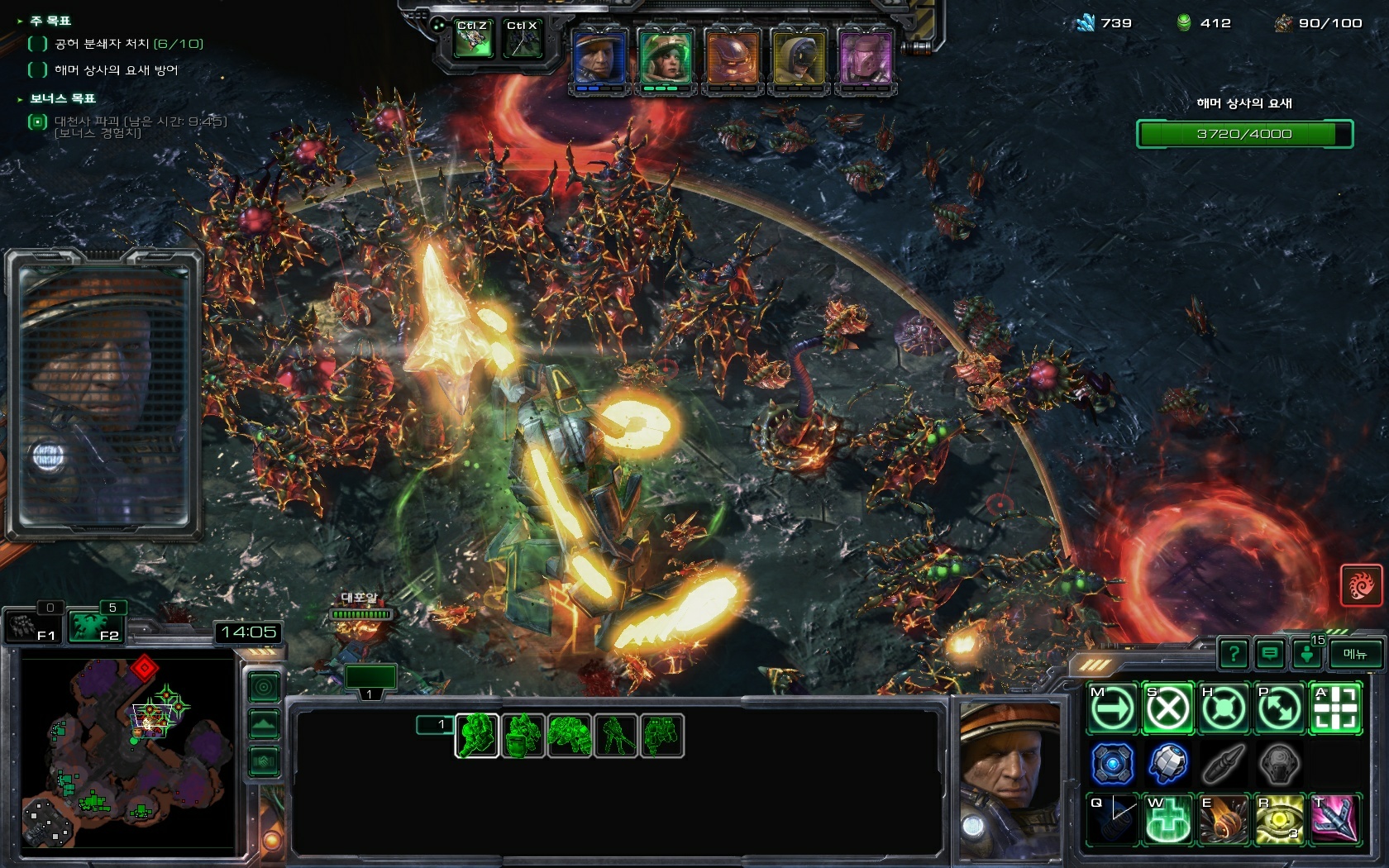
Task: Cast the fiery grenade ability
Action: tap(1223, 819)
